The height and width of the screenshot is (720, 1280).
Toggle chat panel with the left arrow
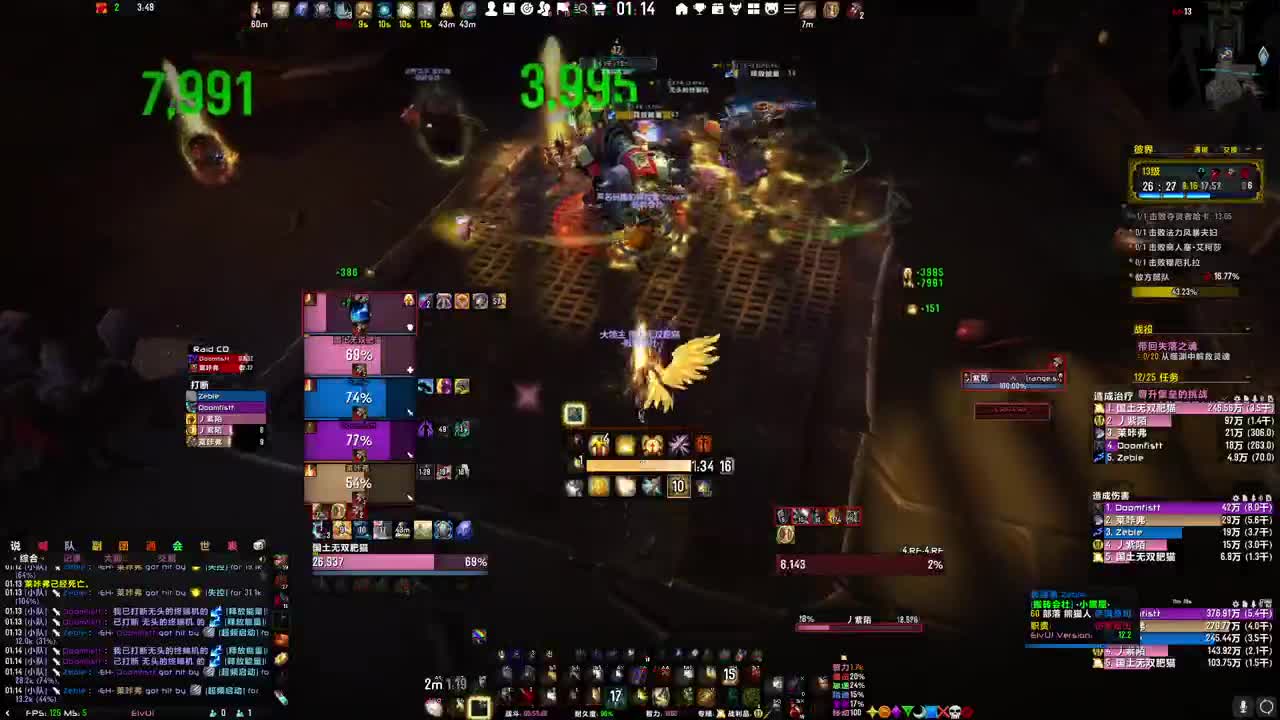(x=8, y=713)
